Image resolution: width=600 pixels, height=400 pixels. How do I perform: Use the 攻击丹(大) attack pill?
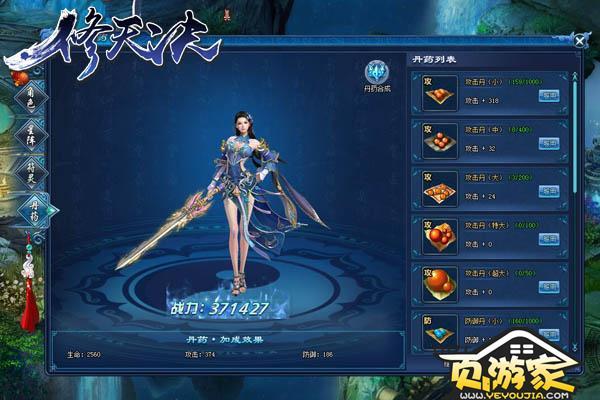coord(548,190)
